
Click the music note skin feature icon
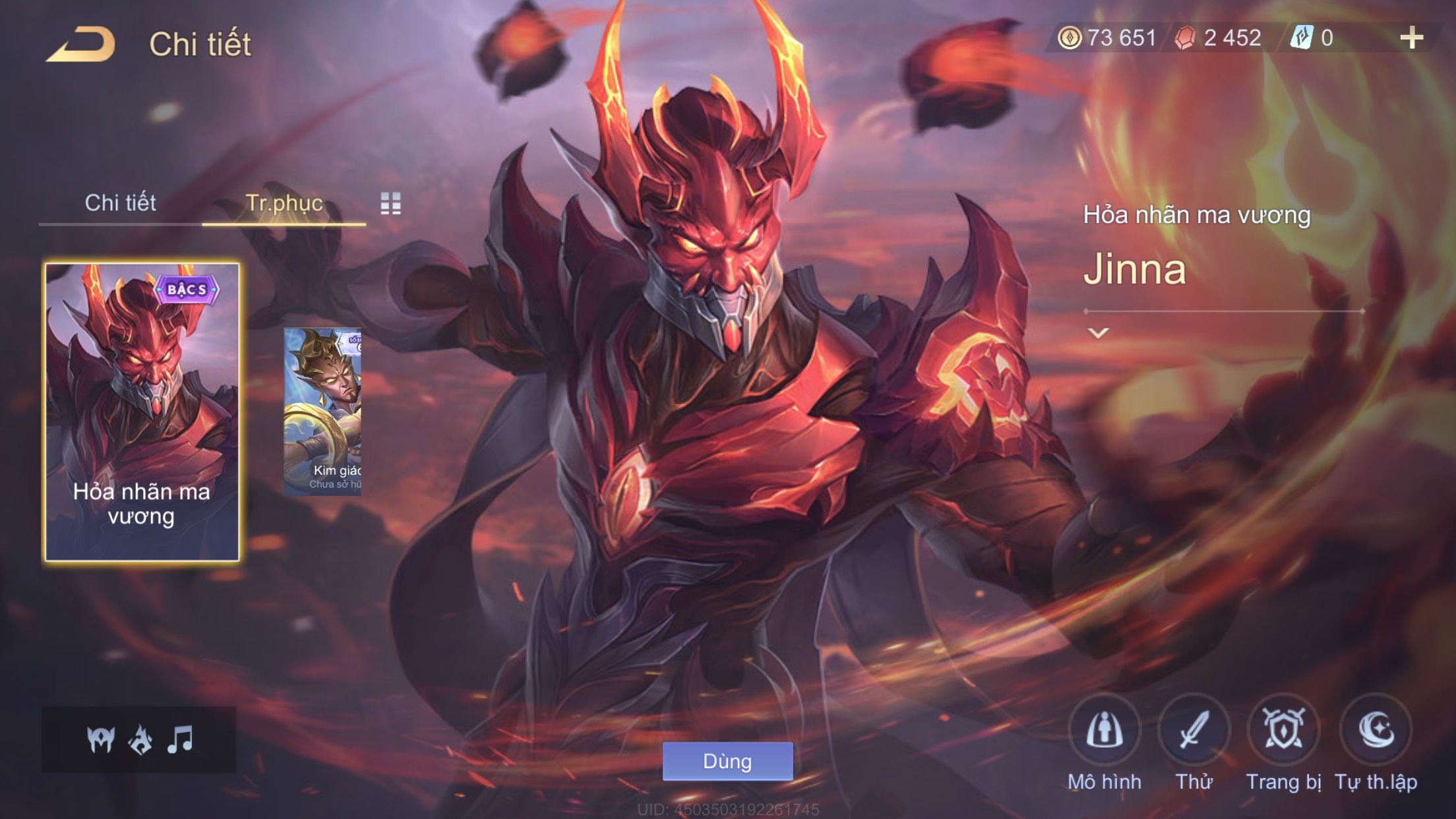(180, 739)
